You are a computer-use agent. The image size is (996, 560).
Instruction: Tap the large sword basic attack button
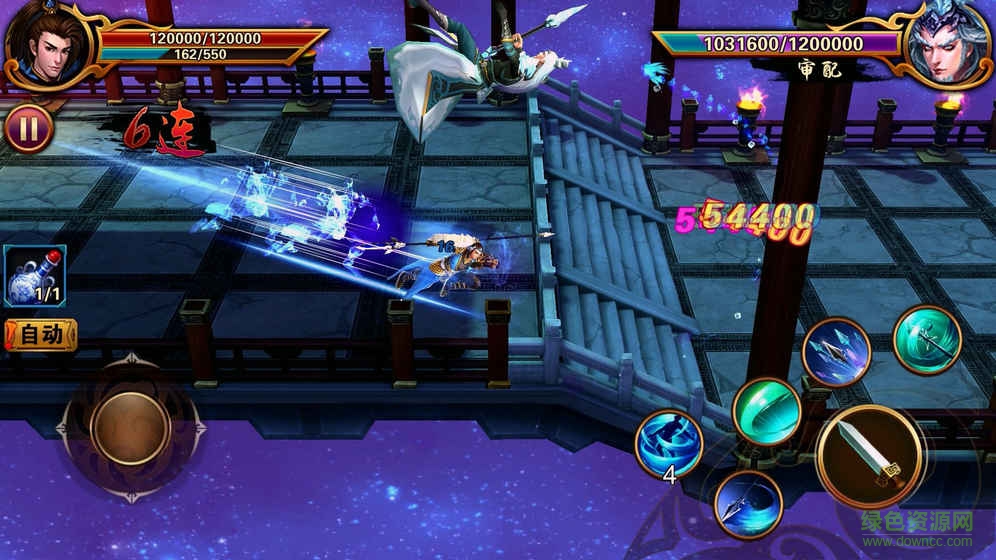coord(867,456)
